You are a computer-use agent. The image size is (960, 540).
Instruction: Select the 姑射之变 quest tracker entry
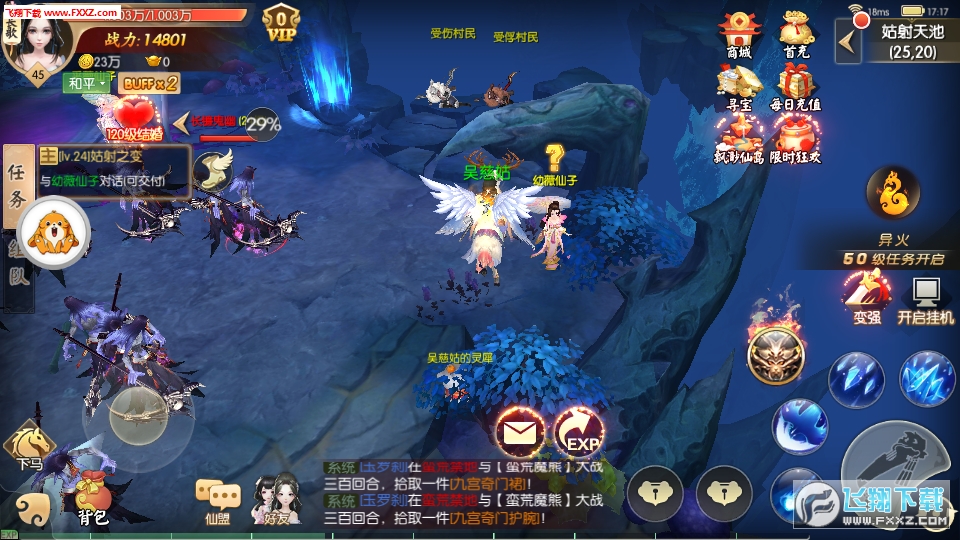114,168
